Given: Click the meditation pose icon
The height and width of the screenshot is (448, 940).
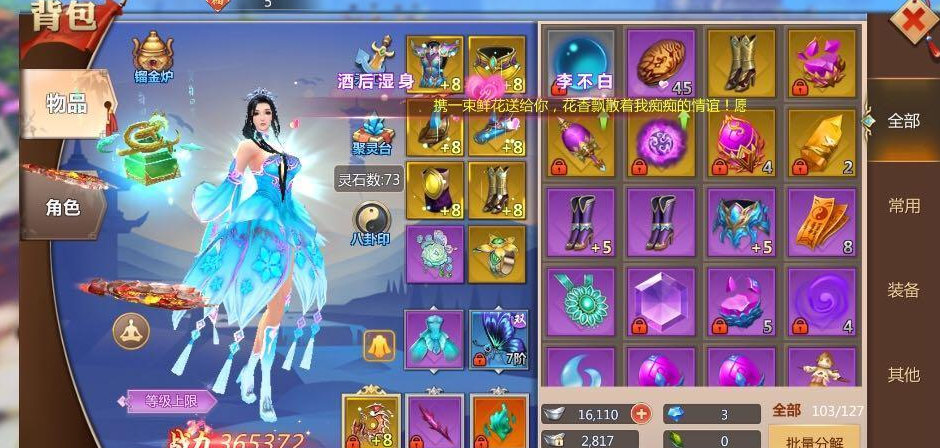Looking at the screenshot, I should [131, 331].
